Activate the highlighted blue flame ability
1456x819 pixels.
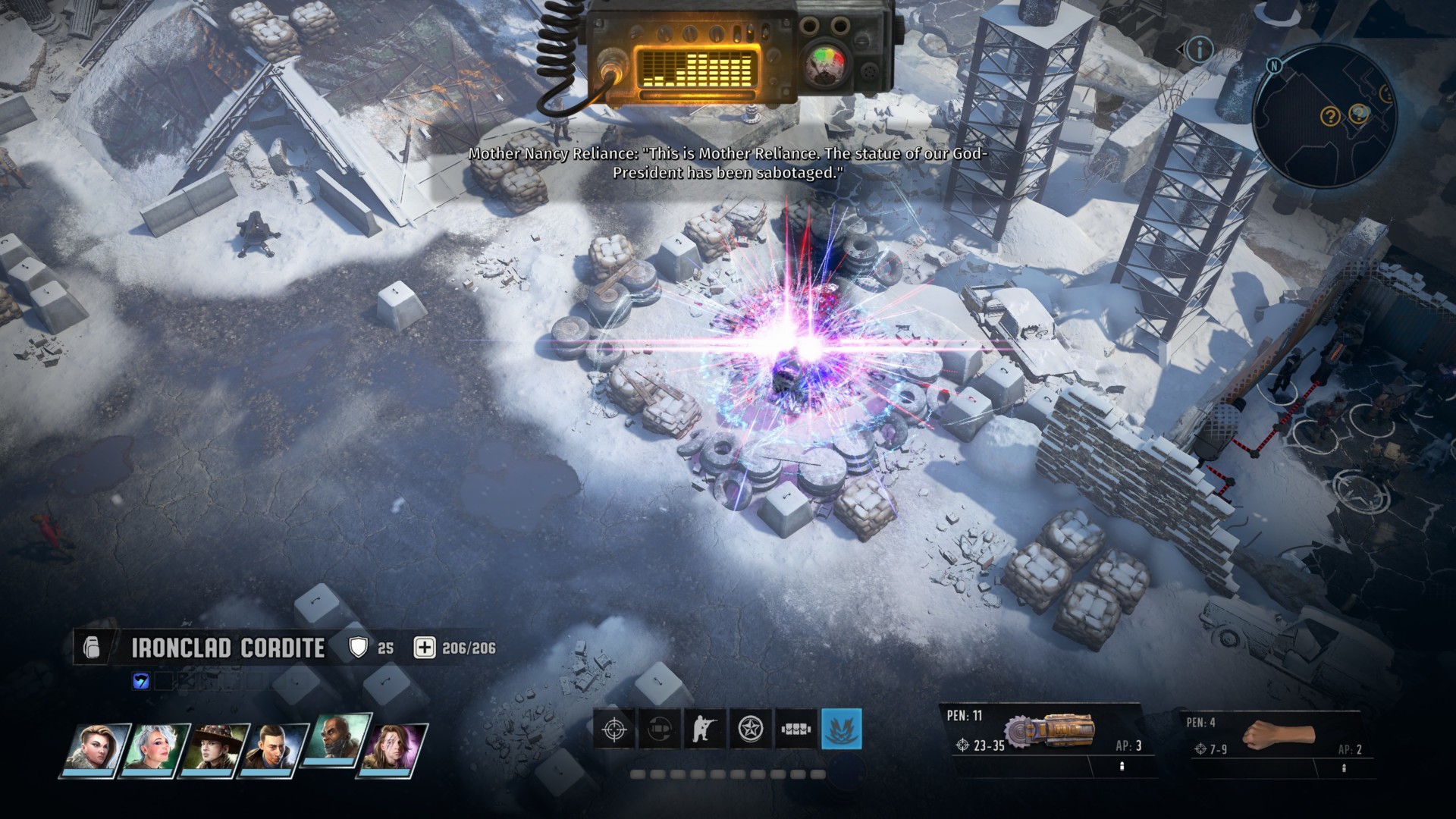[x=842, y=730]
